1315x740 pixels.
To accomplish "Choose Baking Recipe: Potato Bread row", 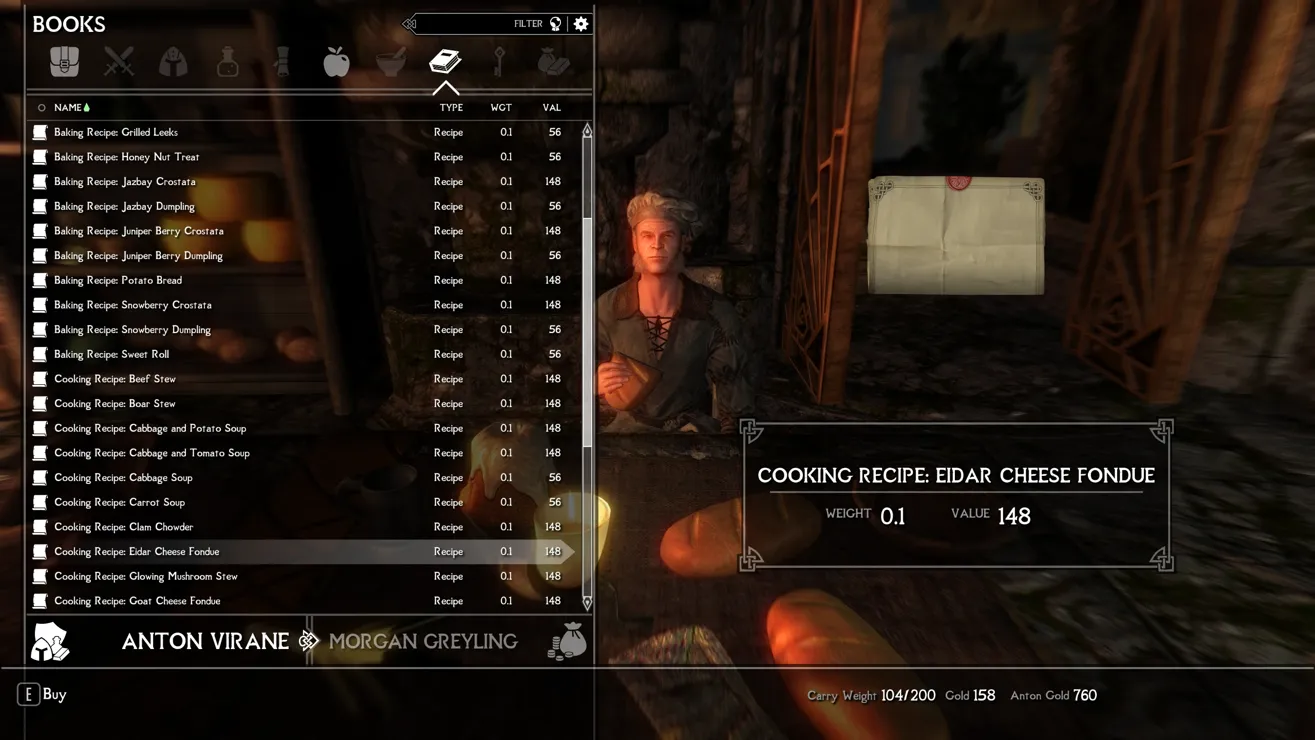I will (x=118, y=280).
